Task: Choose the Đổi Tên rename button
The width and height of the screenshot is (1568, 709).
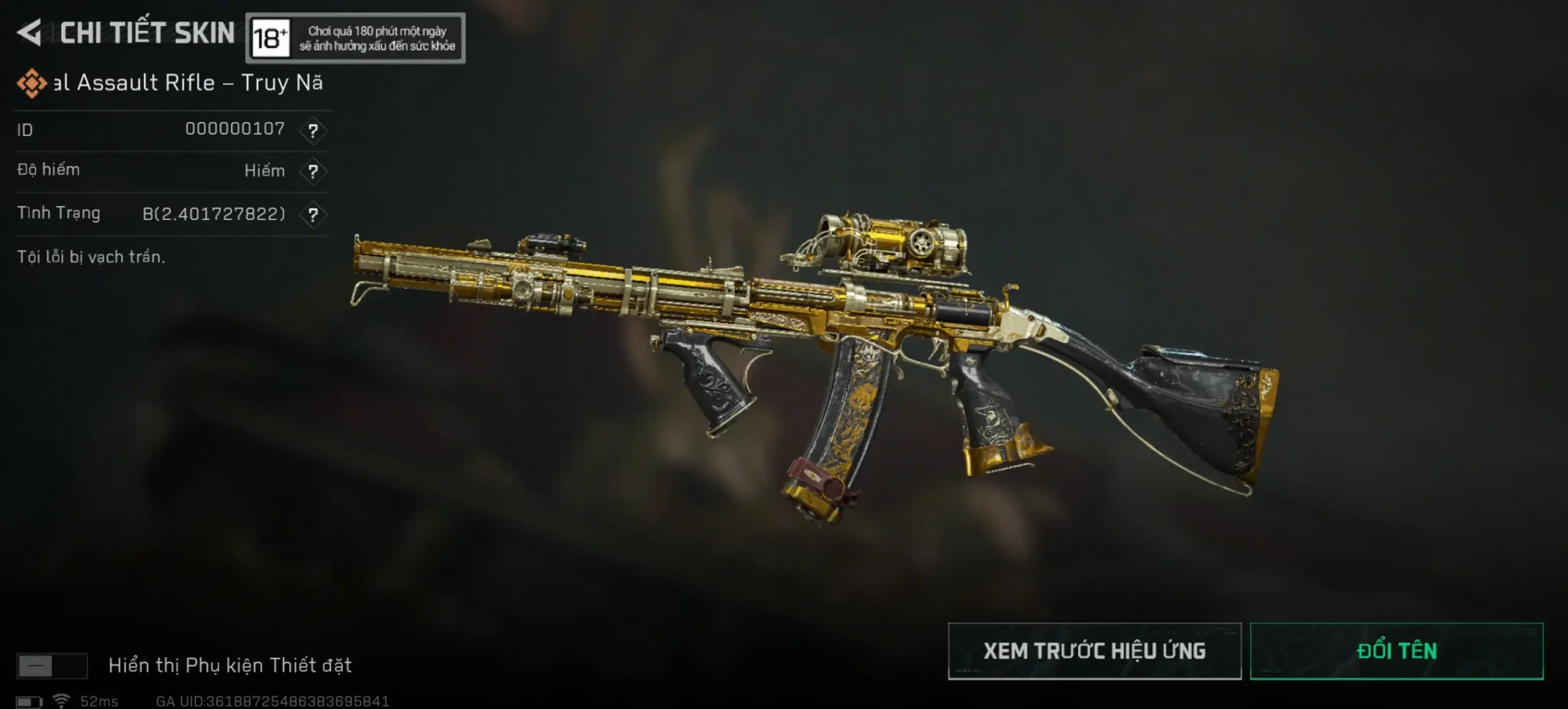Action: click(x=1396, y=651)
